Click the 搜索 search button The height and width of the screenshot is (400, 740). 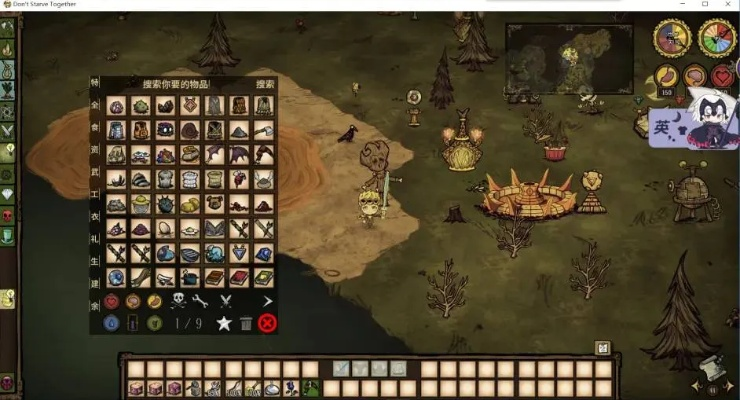point(265,85)
